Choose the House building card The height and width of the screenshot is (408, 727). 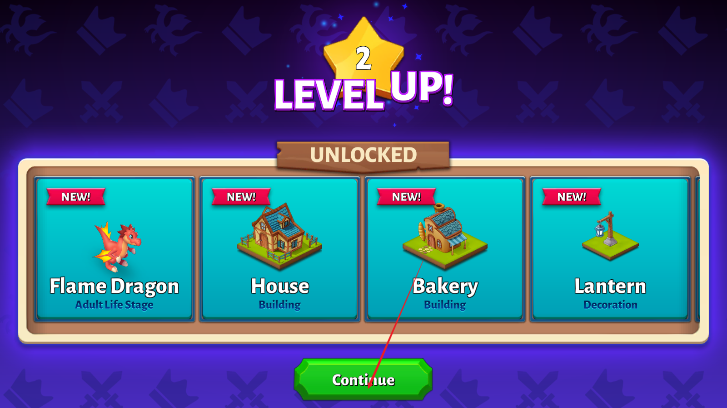pos(279,248)
